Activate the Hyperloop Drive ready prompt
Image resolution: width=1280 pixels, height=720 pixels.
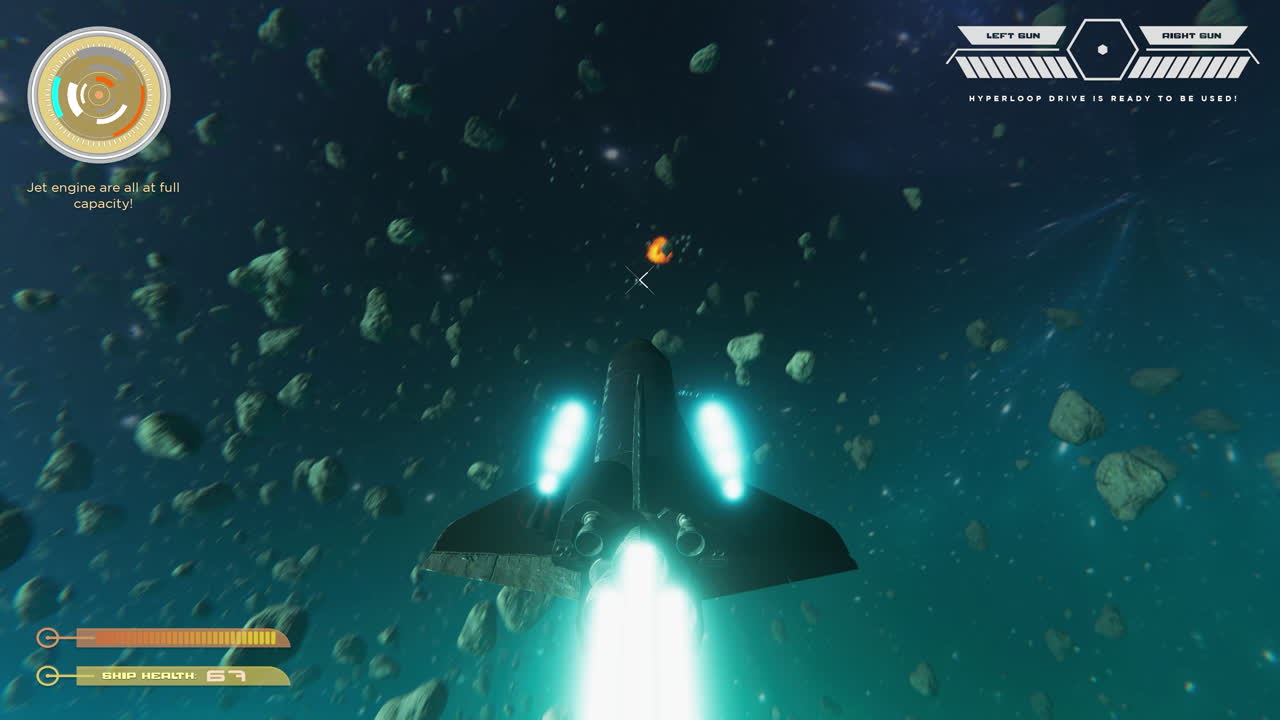click(x=1102, y=99)
